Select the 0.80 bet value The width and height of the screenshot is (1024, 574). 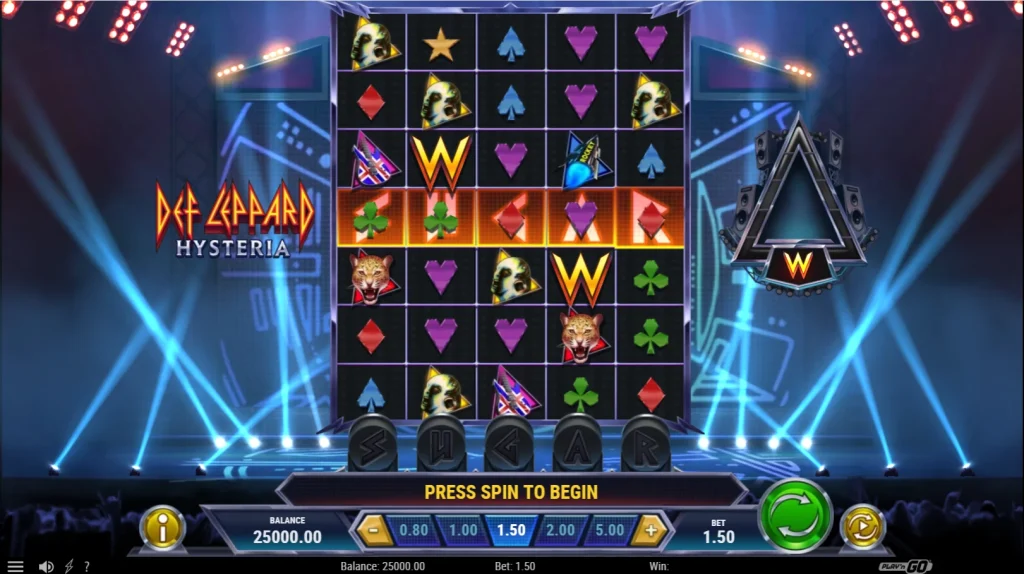pos(414,530)
